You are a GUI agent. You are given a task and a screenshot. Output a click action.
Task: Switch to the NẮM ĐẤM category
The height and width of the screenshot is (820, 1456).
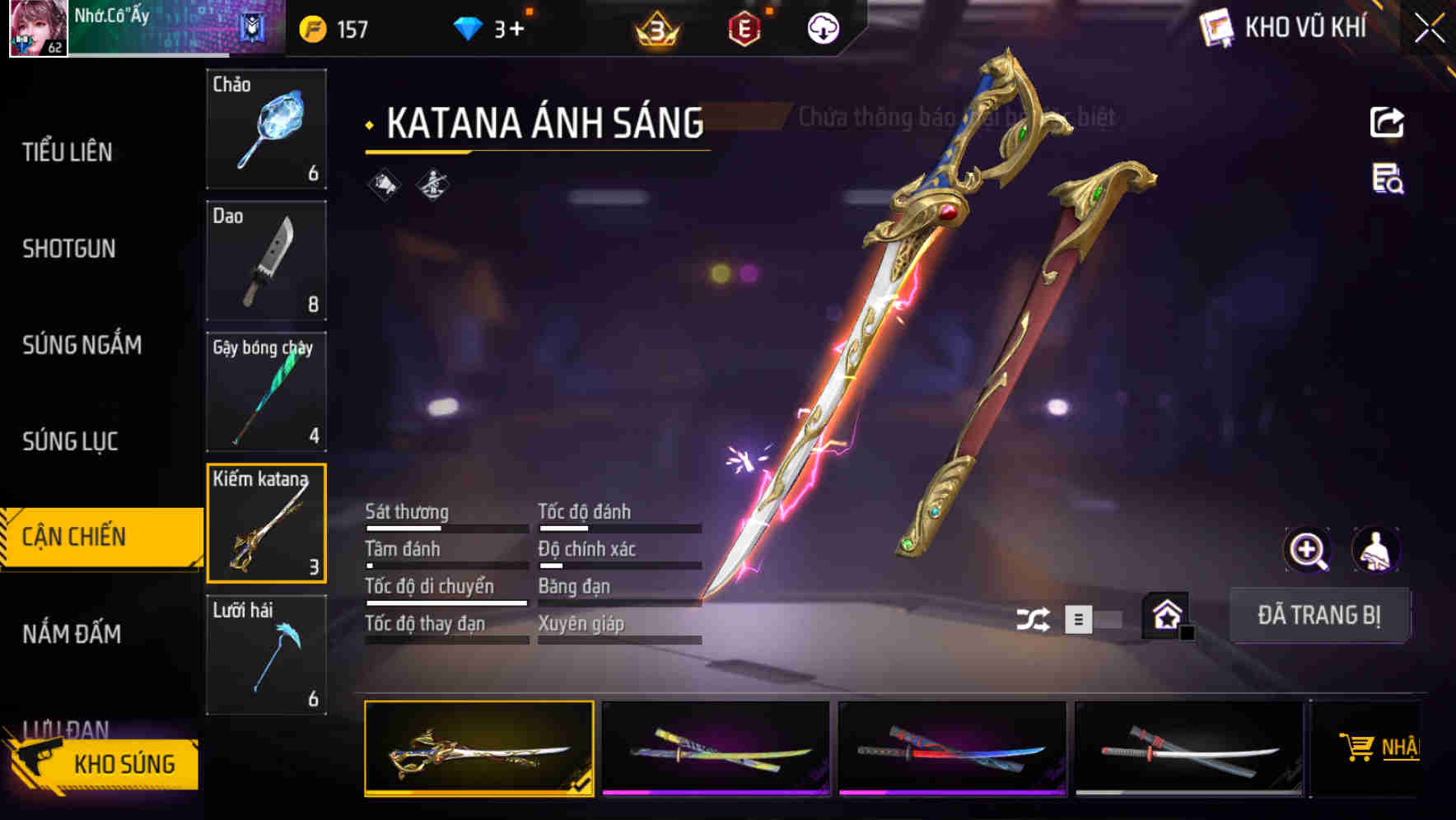[72, 634]
